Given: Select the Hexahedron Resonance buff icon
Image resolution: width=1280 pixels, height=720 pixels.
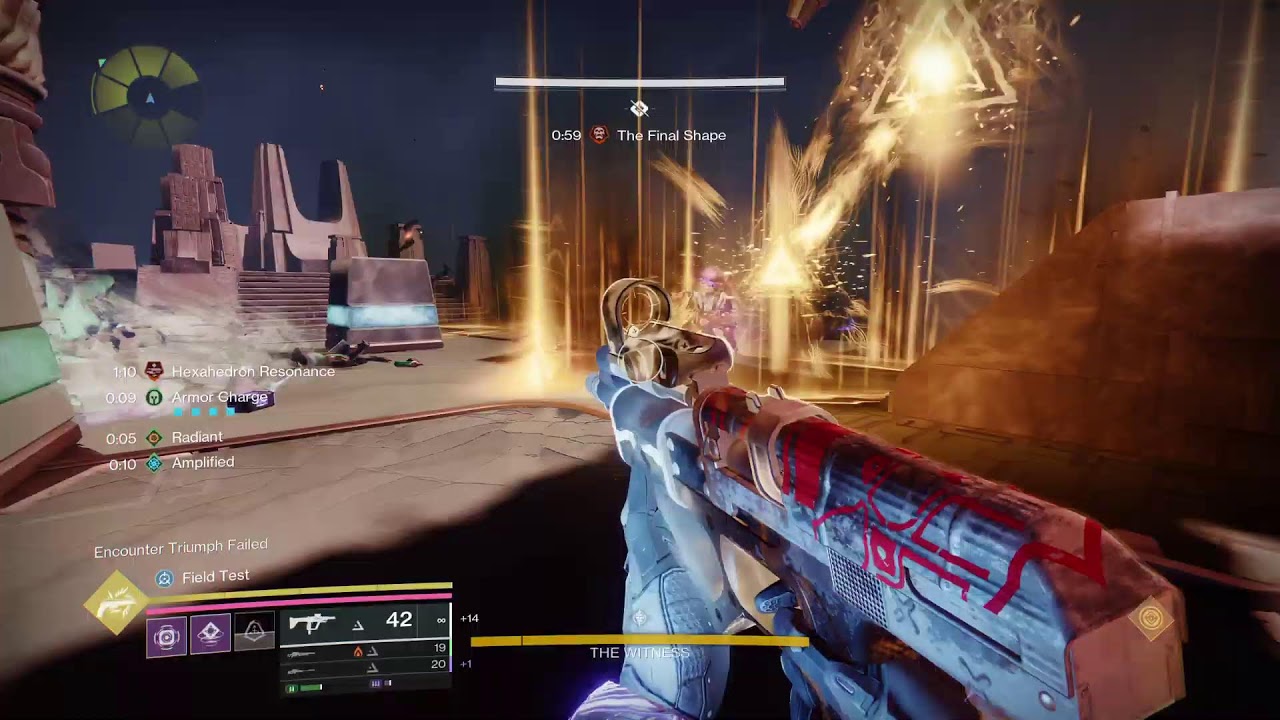Looking at the screenshot, I should coord(153,371).
